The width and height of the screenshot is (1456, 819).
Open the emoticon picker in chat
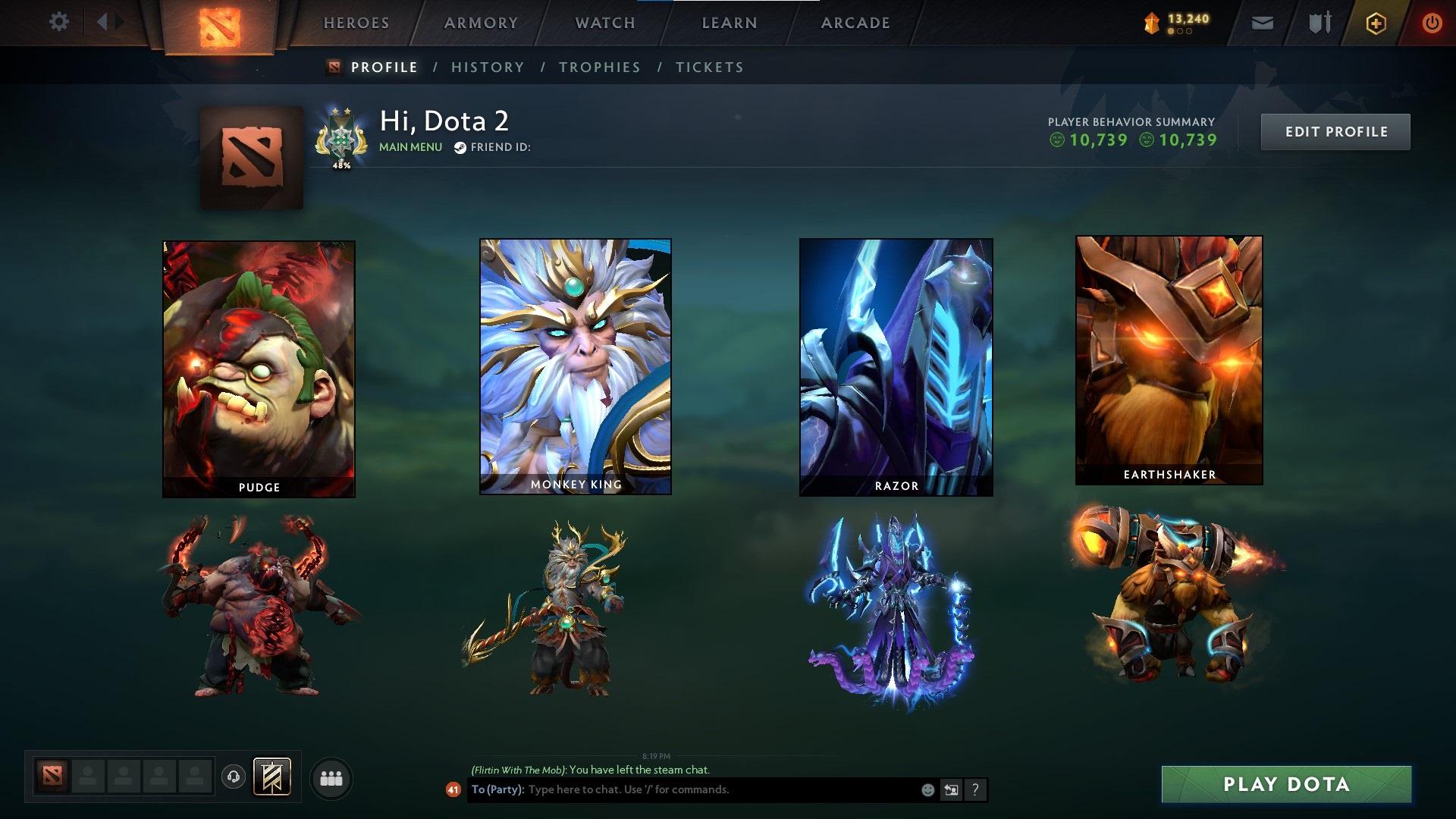click(x=928, y=790)
